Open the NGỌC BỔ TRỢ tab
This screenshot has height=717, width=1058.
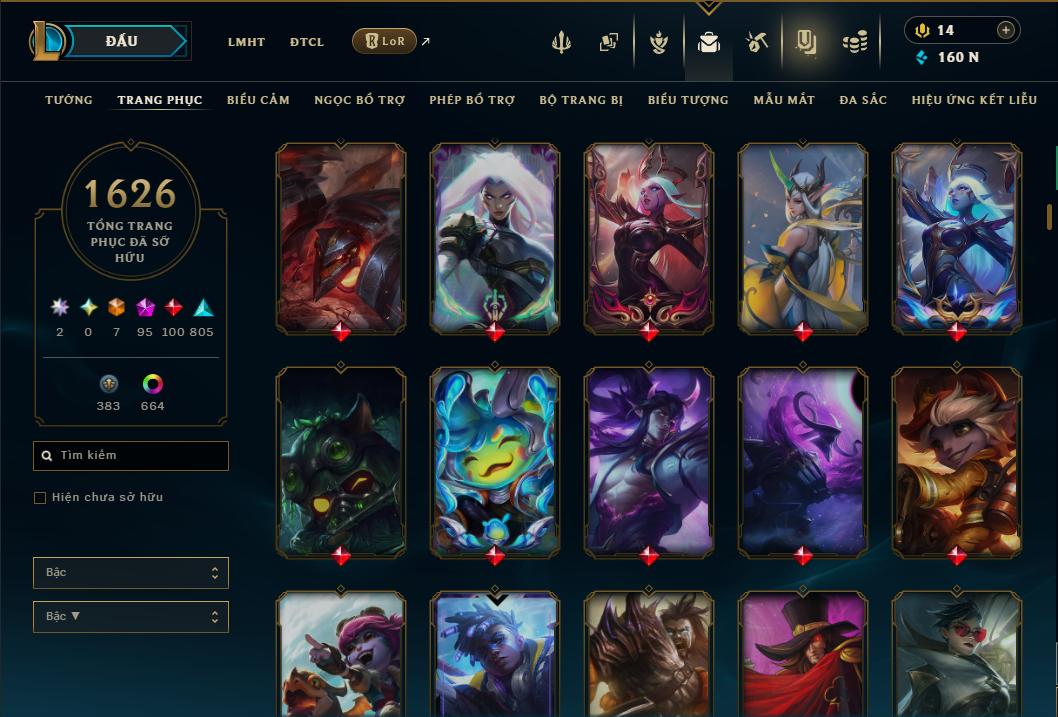tap(359, 100)
